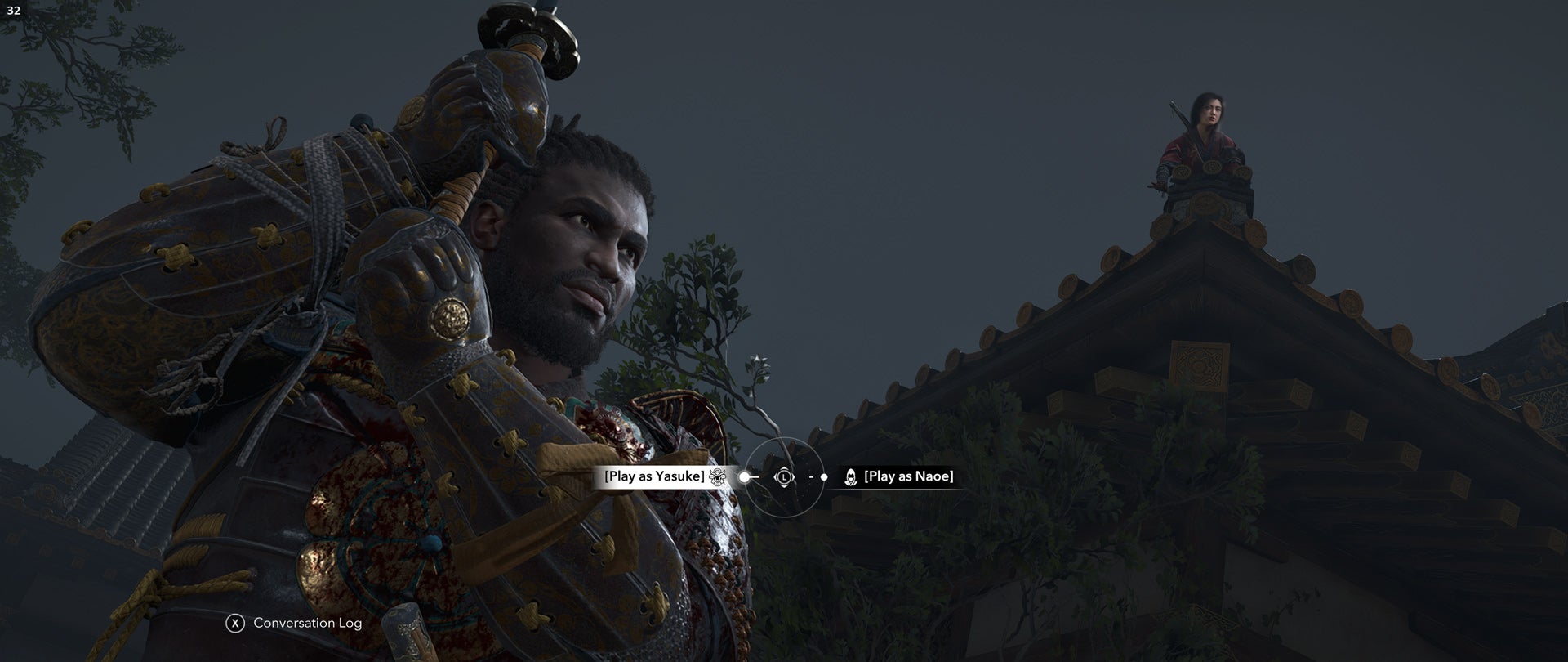
Task: Click the dash marker left of Naoe's dot
Action: (x=811, y=476)
